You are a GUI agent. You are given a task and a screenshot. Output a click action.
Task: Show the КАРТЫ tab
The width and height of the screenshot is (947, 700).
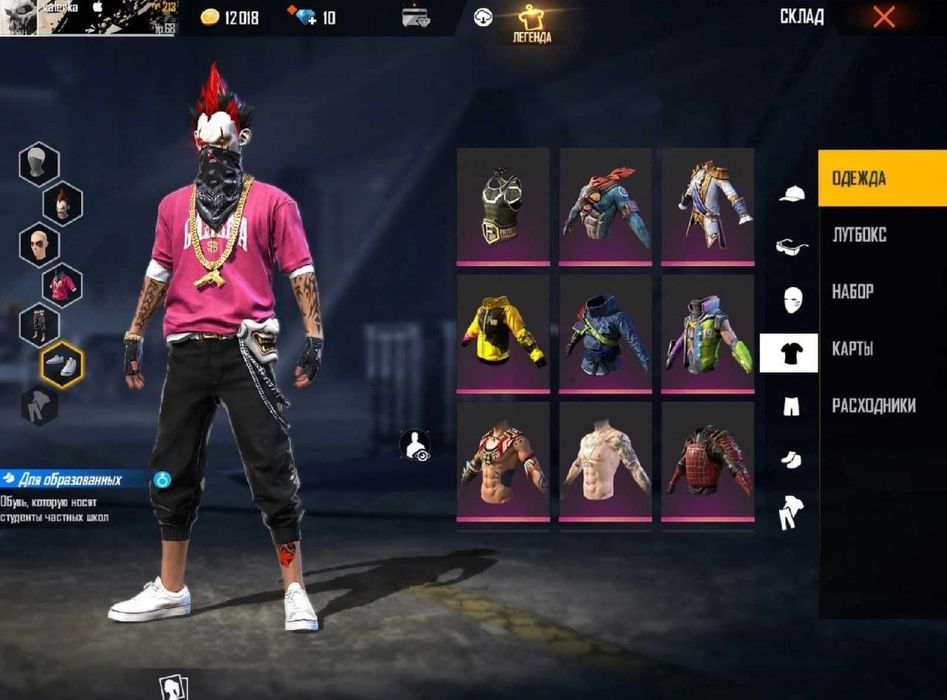[x=853, y=349]
